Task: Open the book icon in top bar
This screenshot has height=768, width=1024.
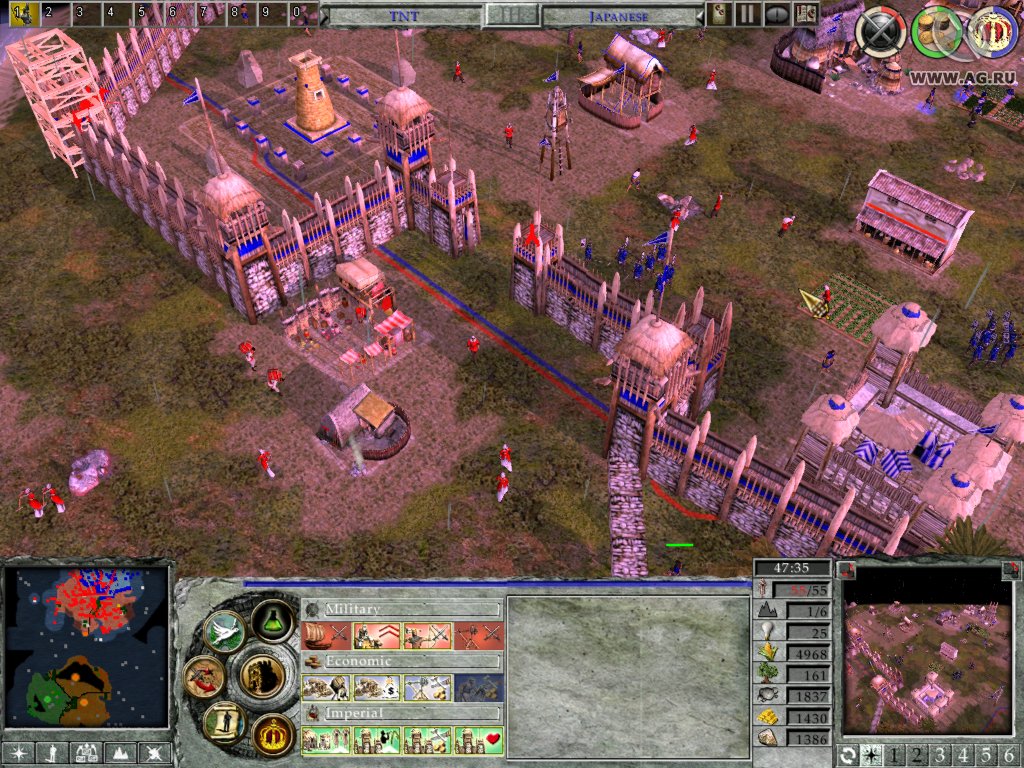Action: pos(805,14)
